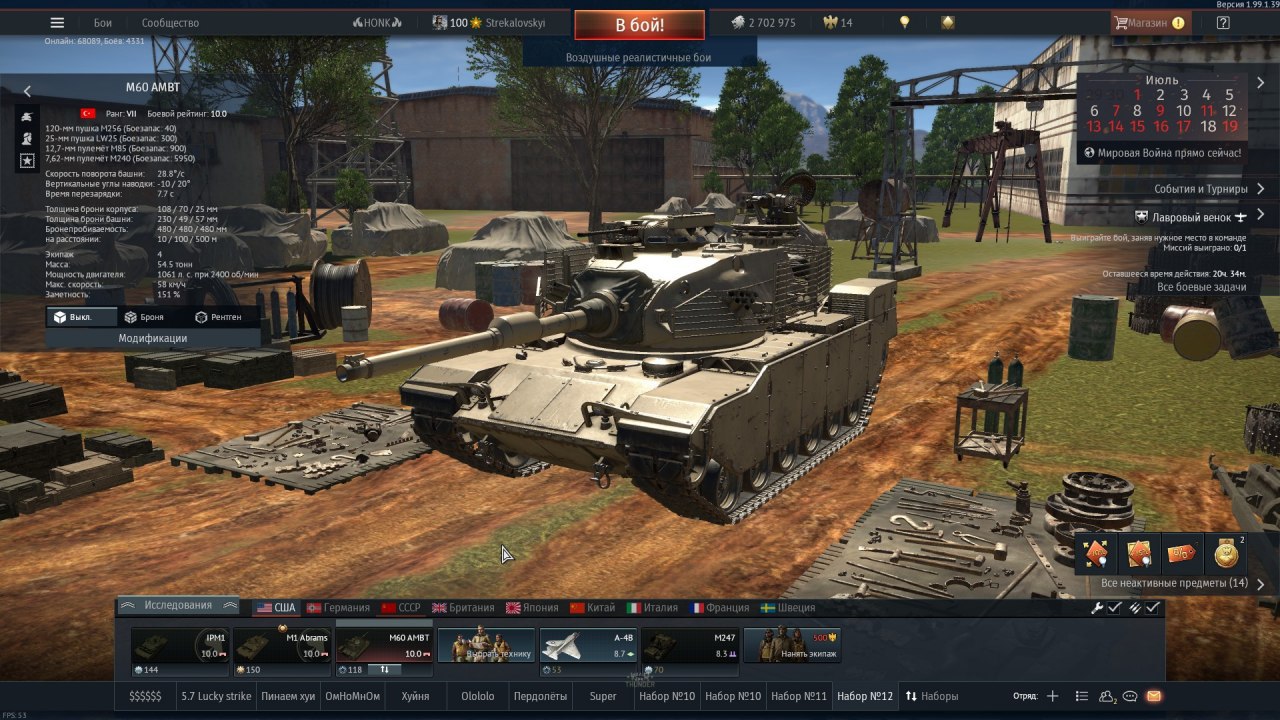The width and height of the screenshot is (1280, 720).
Task: Click the question mark help button
Action: (1222, 23)
